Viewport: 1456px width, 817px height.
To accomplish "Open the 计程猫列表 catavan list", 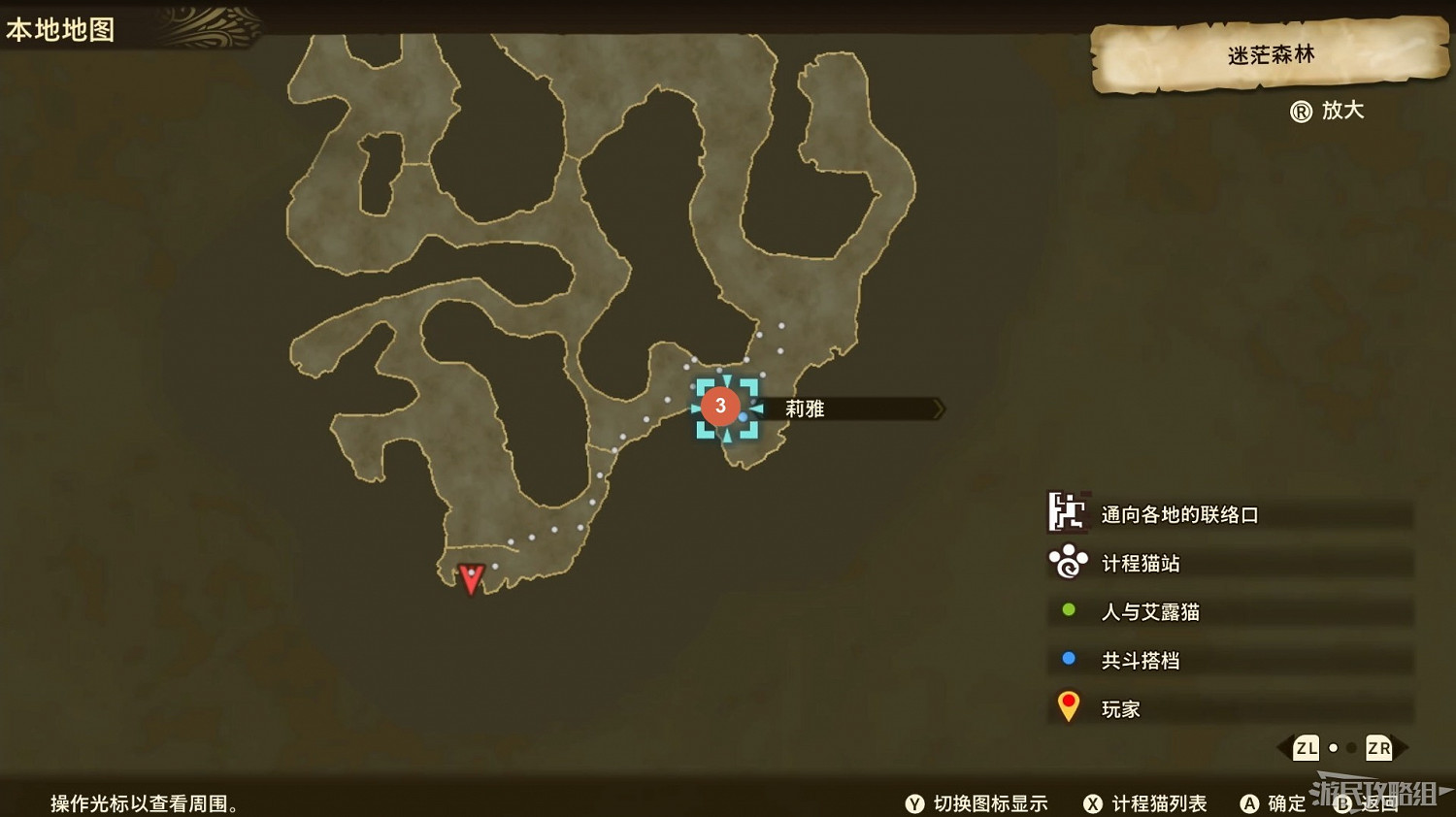I will click(1150, 803).
